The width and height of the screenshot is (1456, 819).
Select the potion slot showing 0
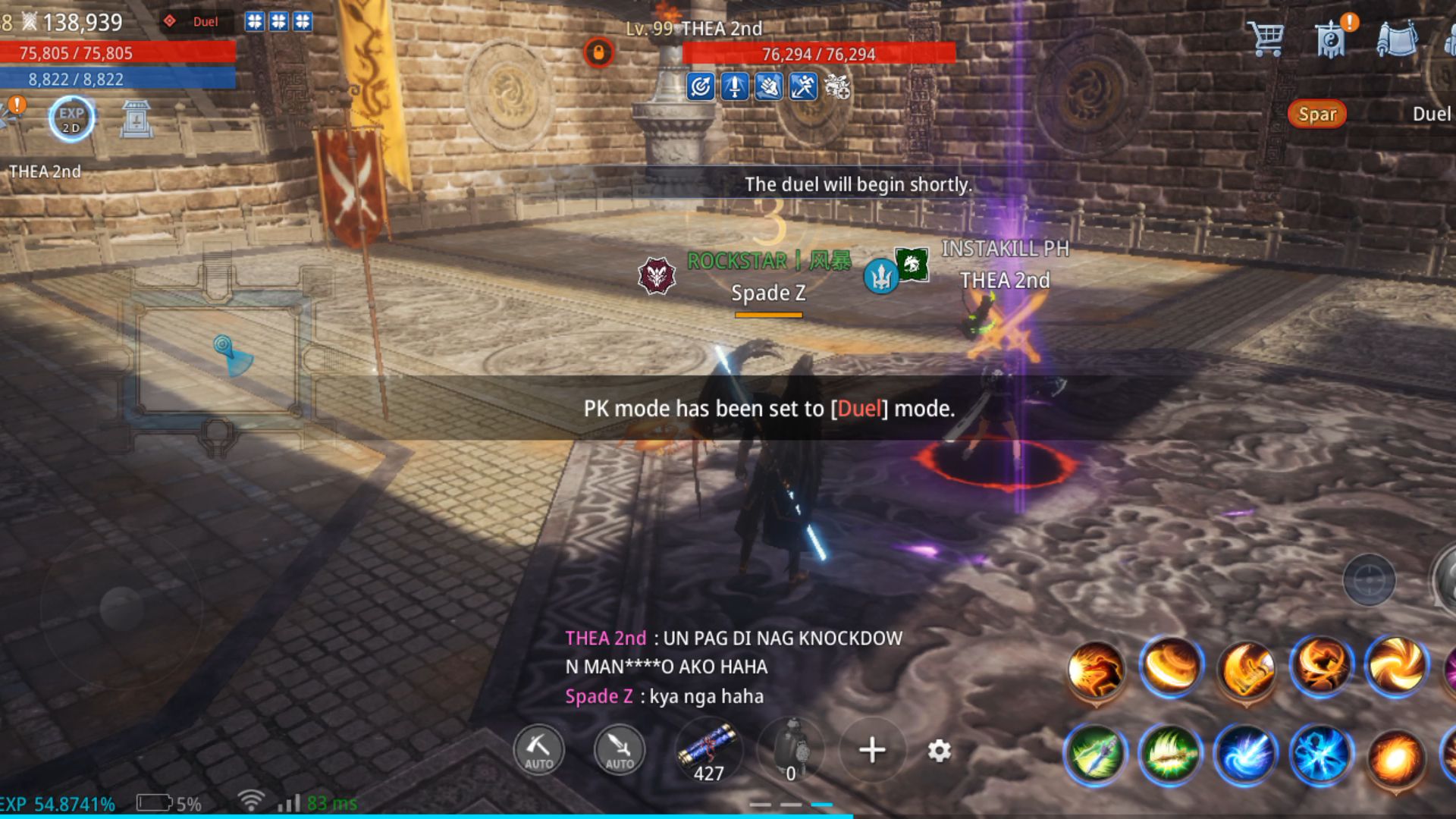tap(791, 750)
